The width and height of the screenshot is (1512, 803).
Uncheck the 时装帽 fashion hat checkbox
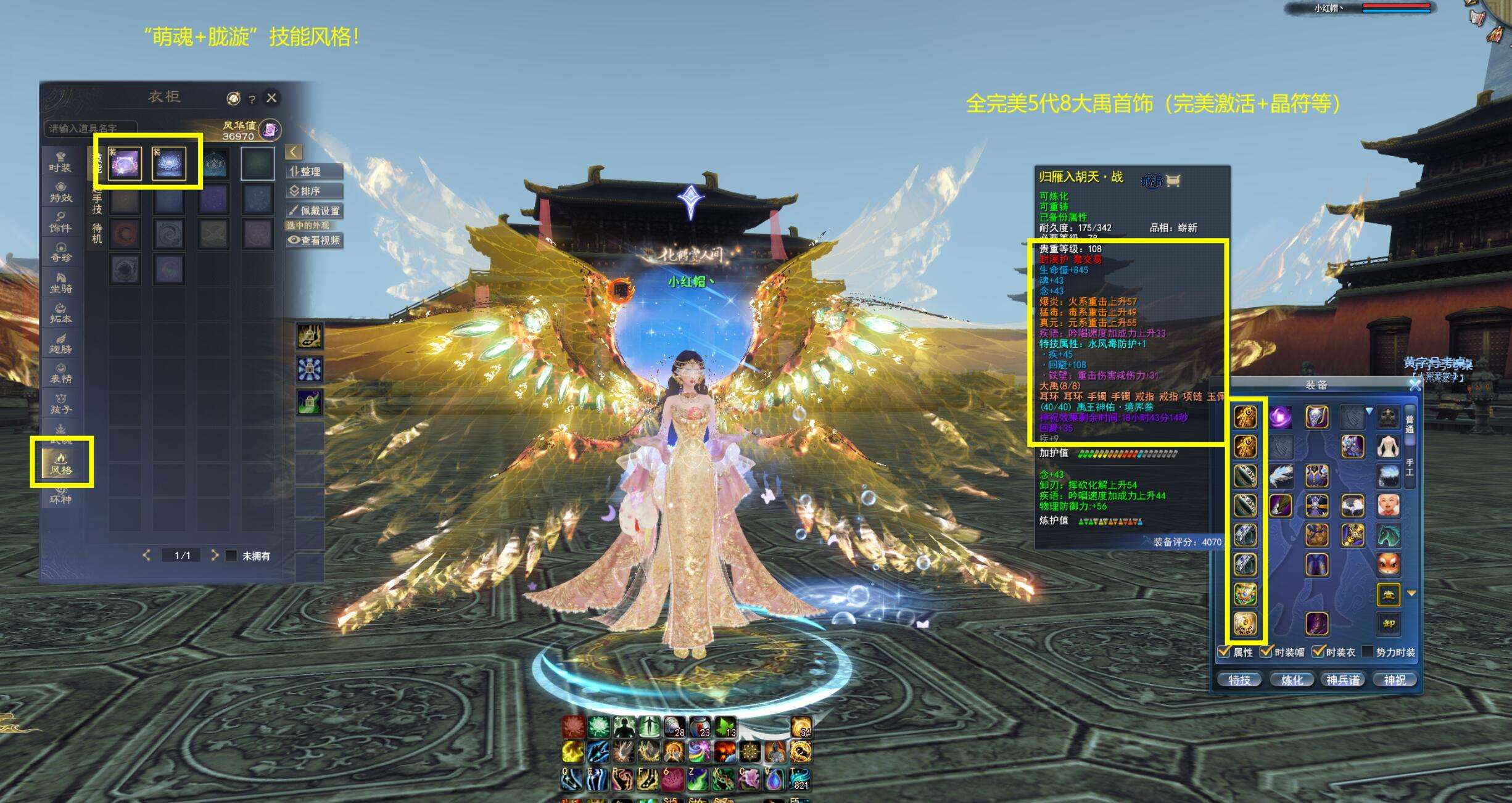coord(1266,651)
